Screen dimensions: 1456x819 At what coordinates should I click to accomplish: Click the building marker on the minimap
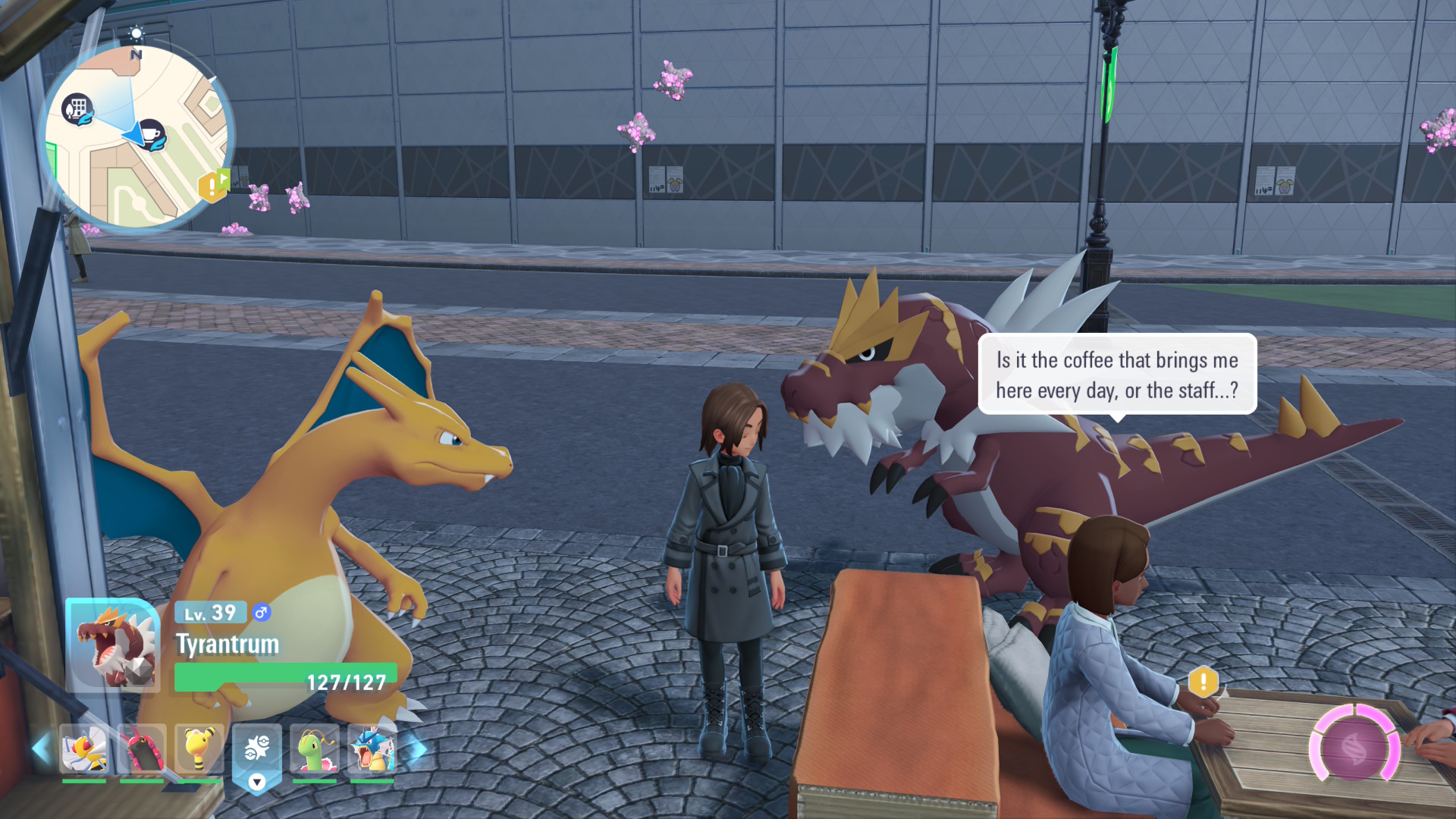pyautogui.click(x=77, y=109)
